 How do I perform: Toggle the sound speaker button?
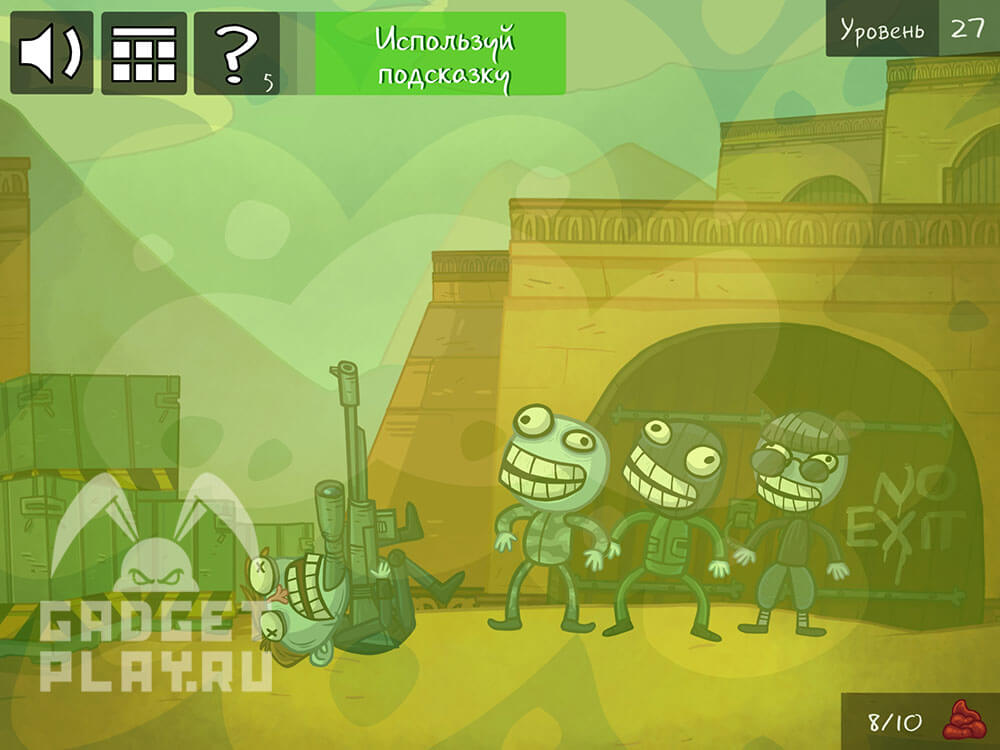(x=52, y=53)
